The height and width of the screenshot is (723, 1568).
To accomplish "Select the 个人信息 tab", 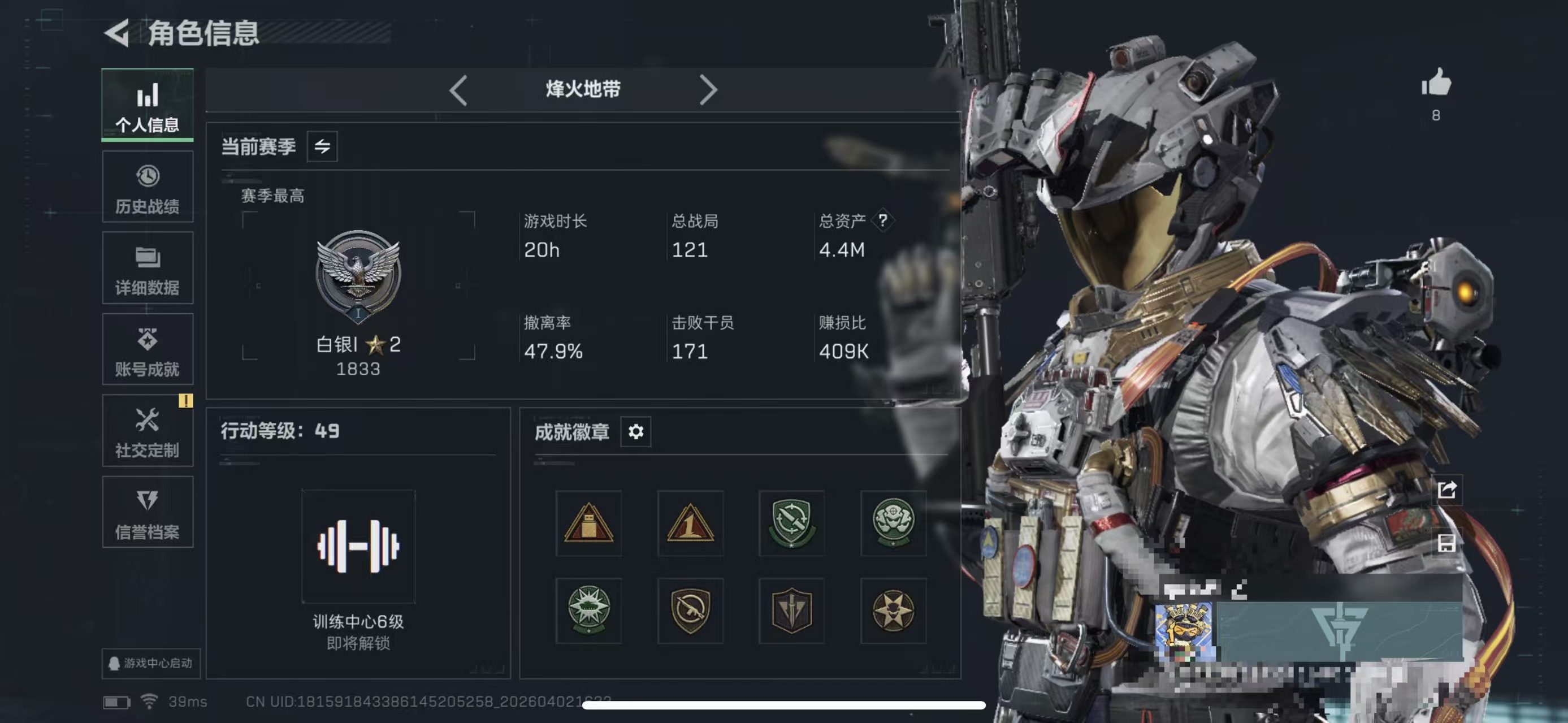I will point(148,105).
